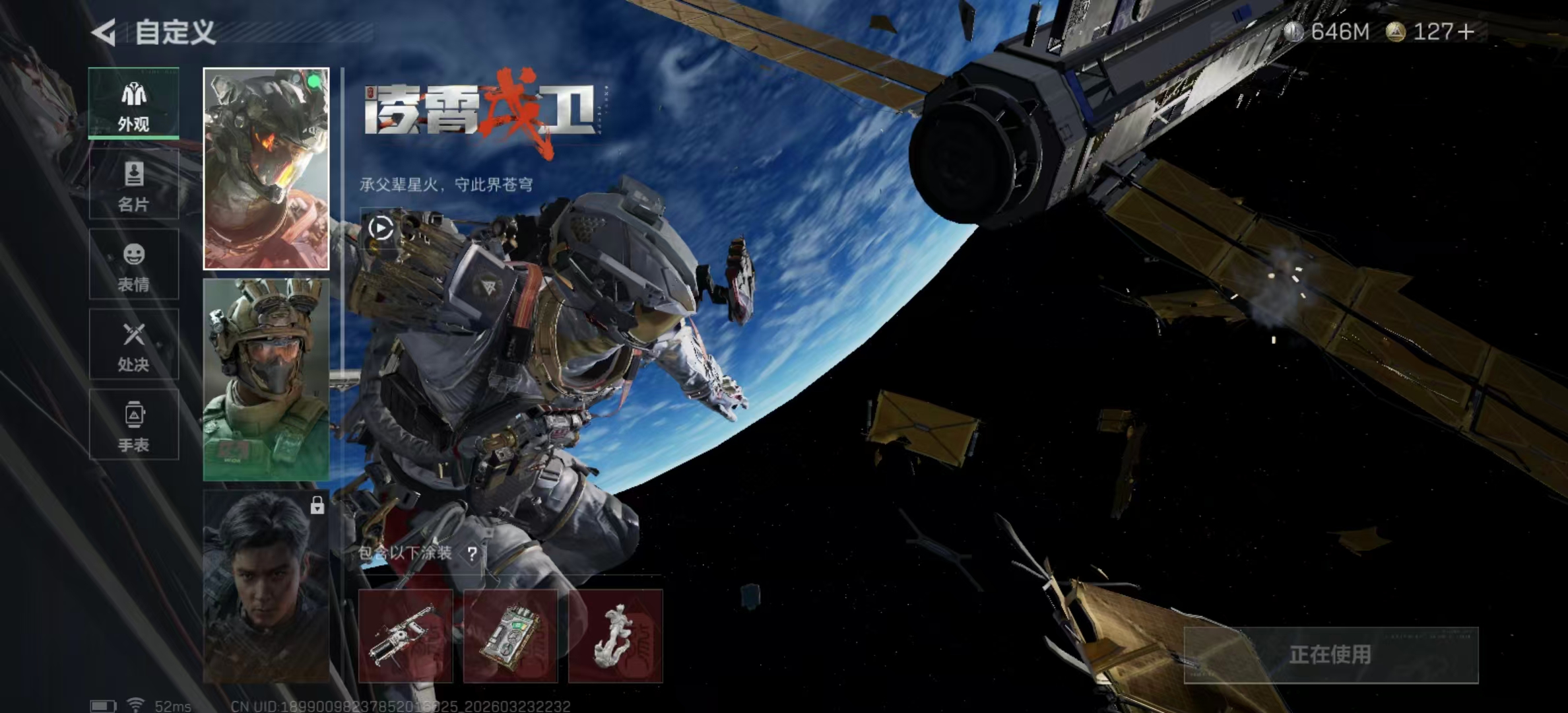View the white figurine charm item
The image size is (1568, 713).
click(x=615, y=636)
